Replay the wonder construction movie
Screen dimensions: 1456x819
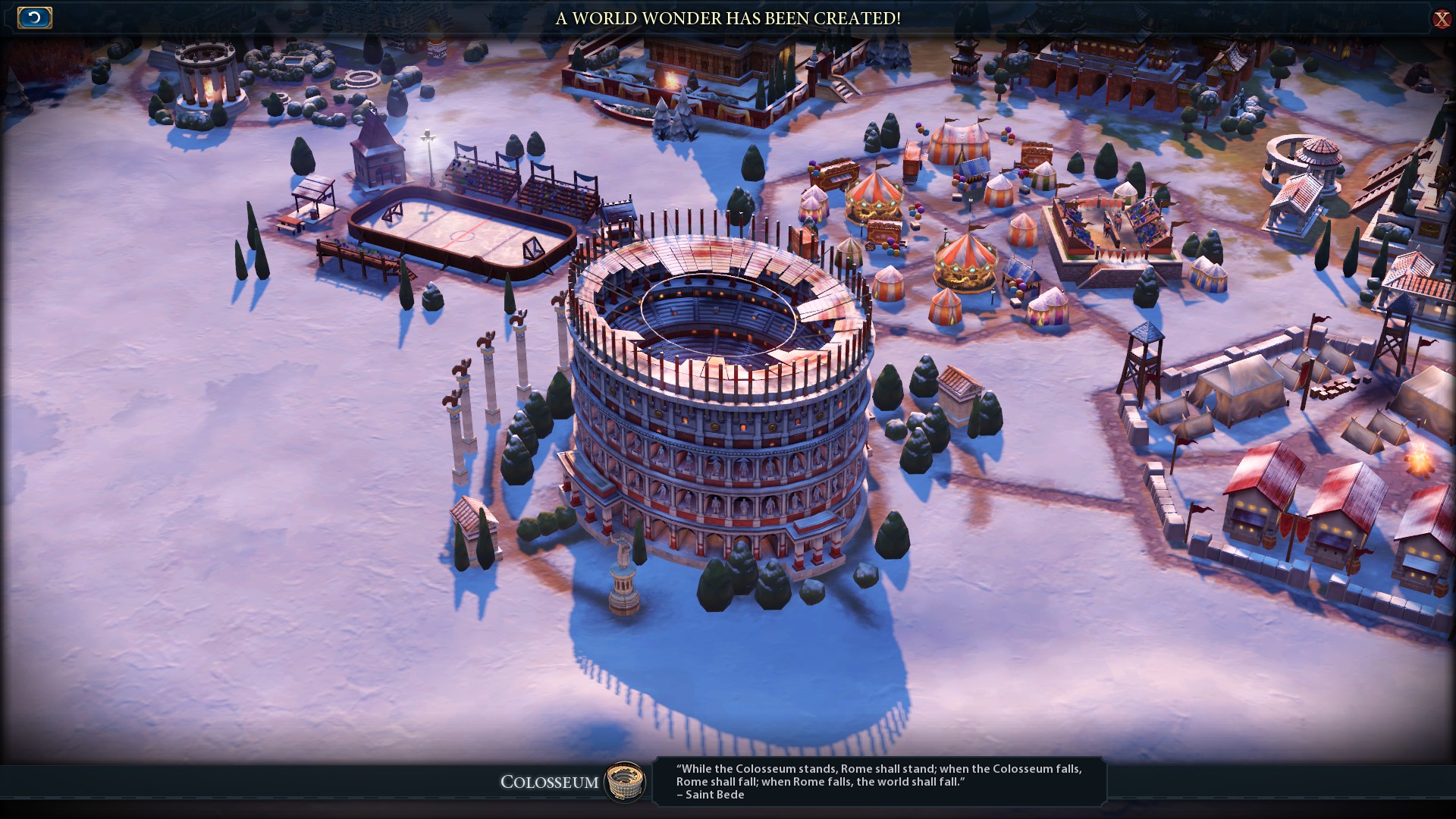tap(34, 17)
